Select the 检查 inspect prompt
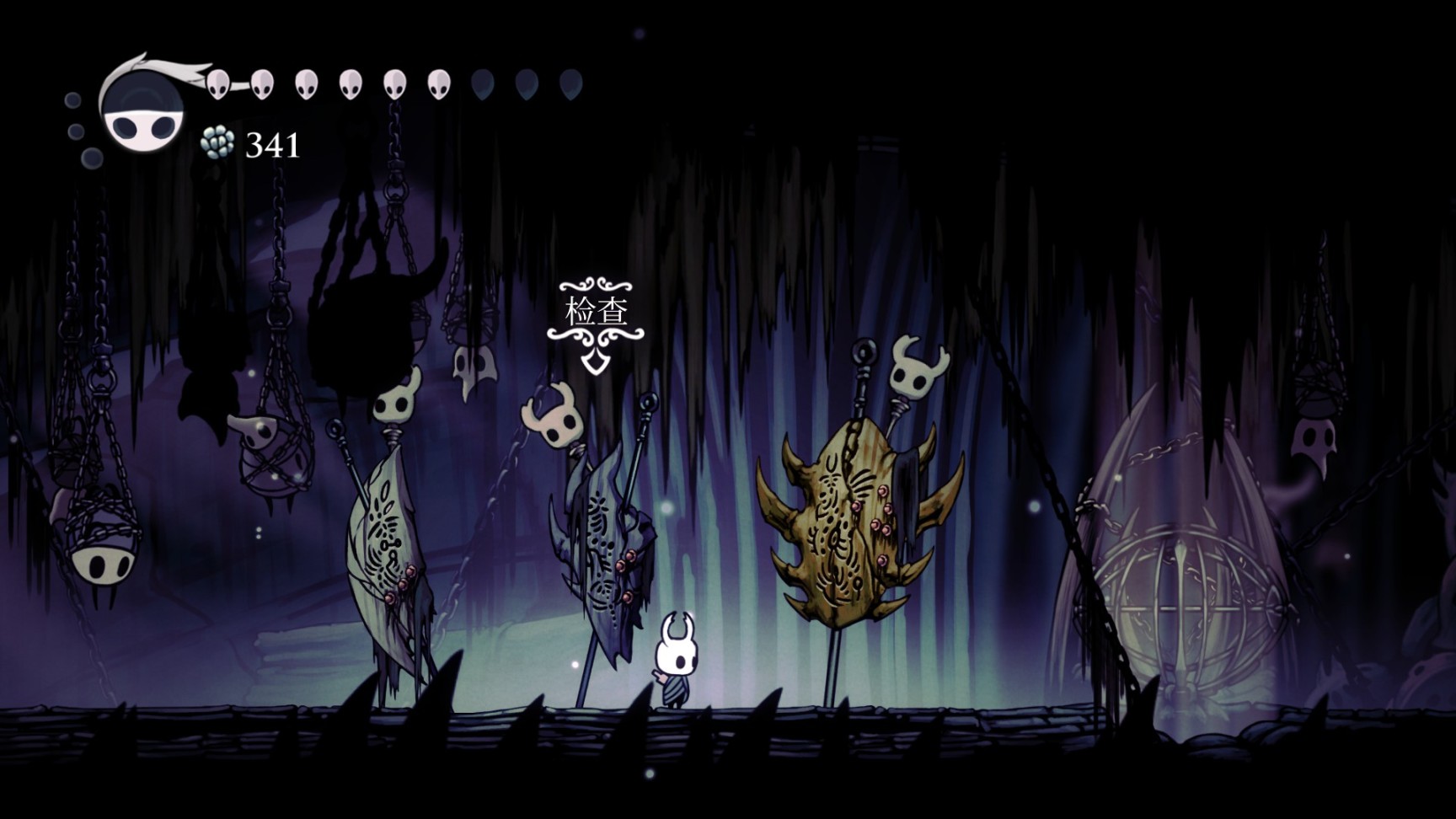The height and width of the screenshot is (819, 1456). pyautogui.click(x=596, y=313)
